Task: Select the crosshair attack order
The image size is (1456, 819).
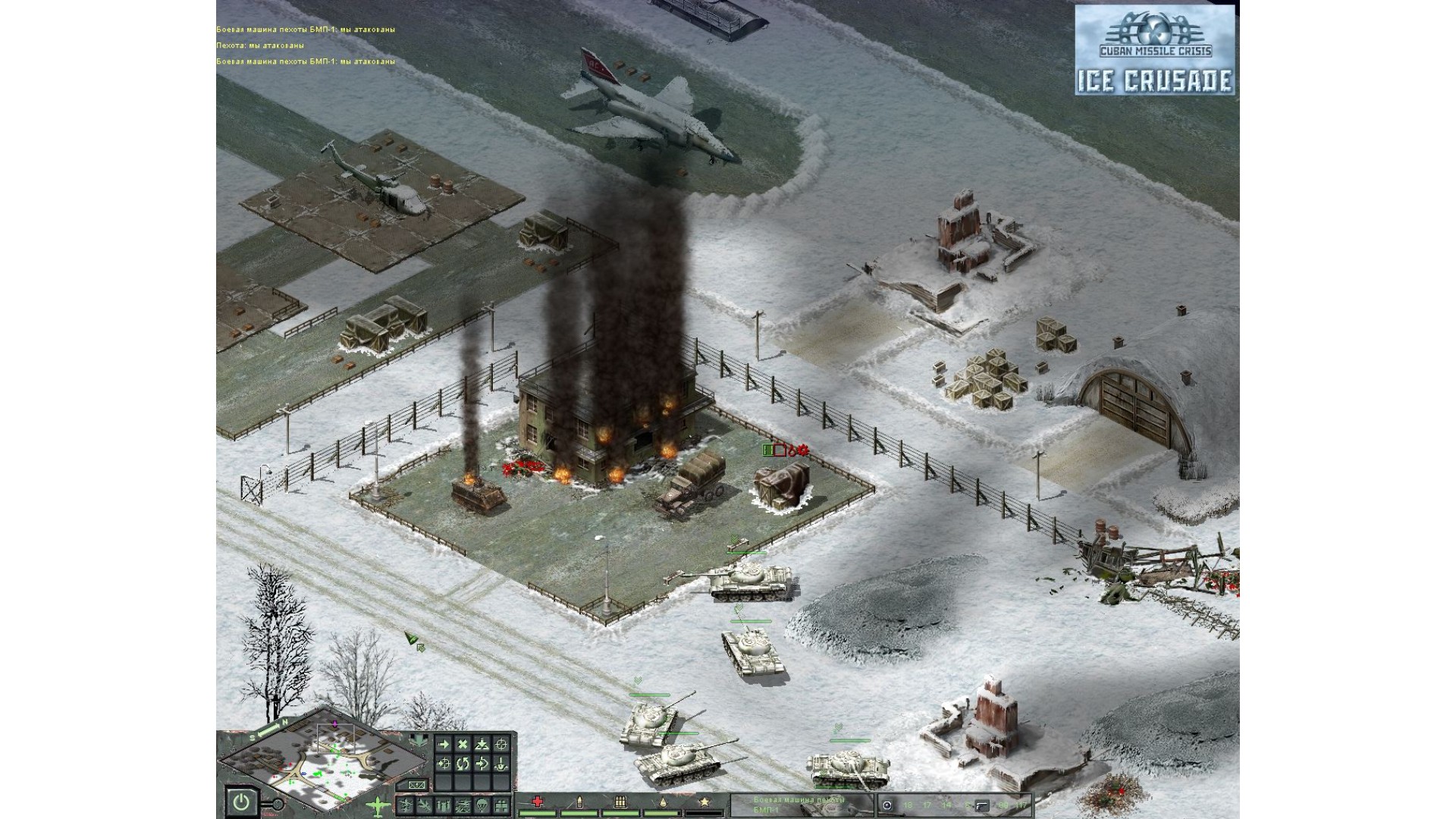Action: (x=500, y=745)
